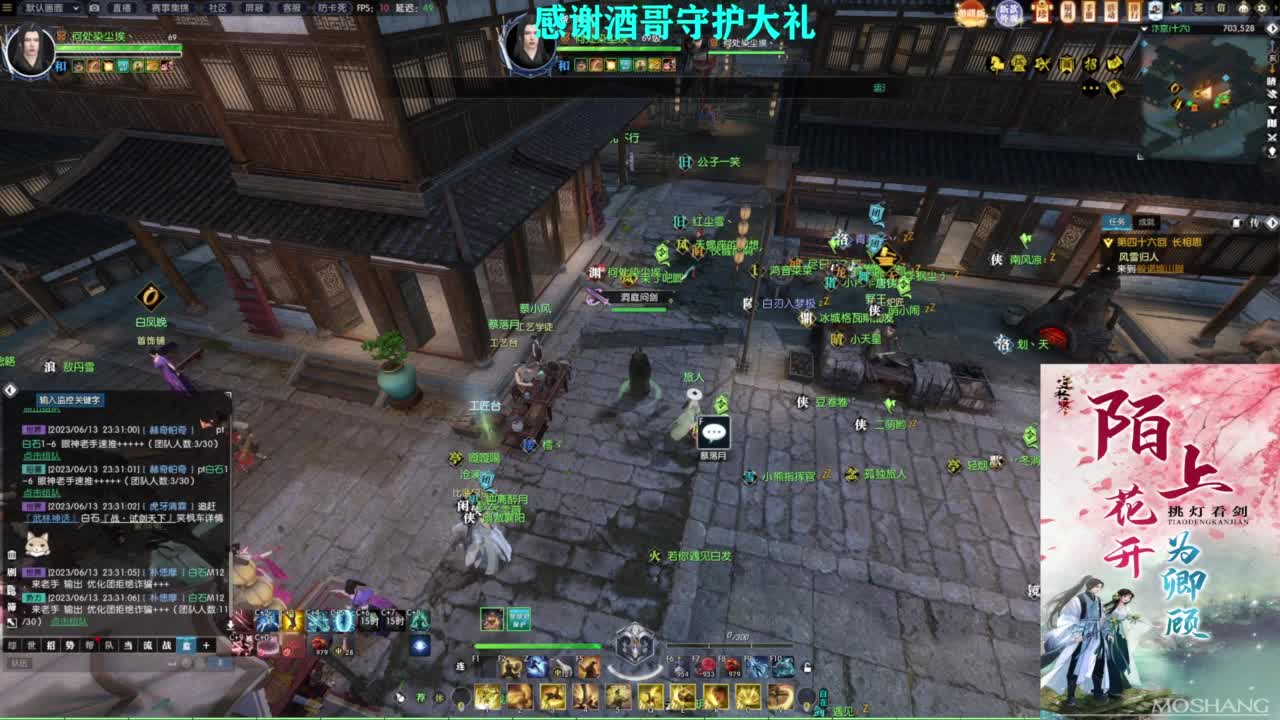Expand the minimap panel with the arrow toggle
This screenshot has width=1280, height=720.
[x=1272, y=29]
